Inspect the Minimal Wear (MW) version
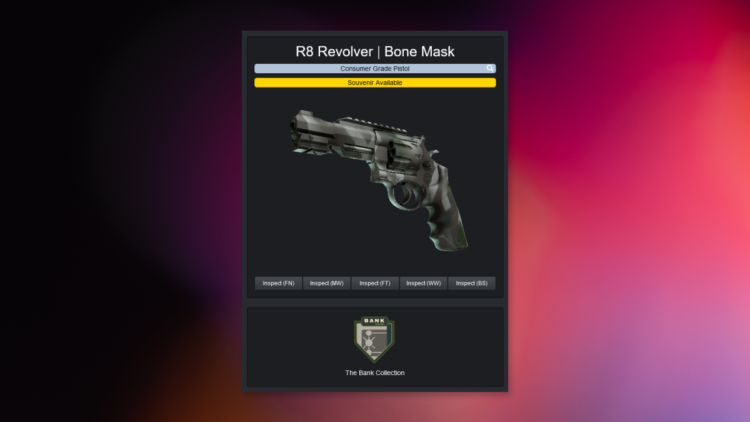Viewport: 750px width, 422px height. click(326, 283)
